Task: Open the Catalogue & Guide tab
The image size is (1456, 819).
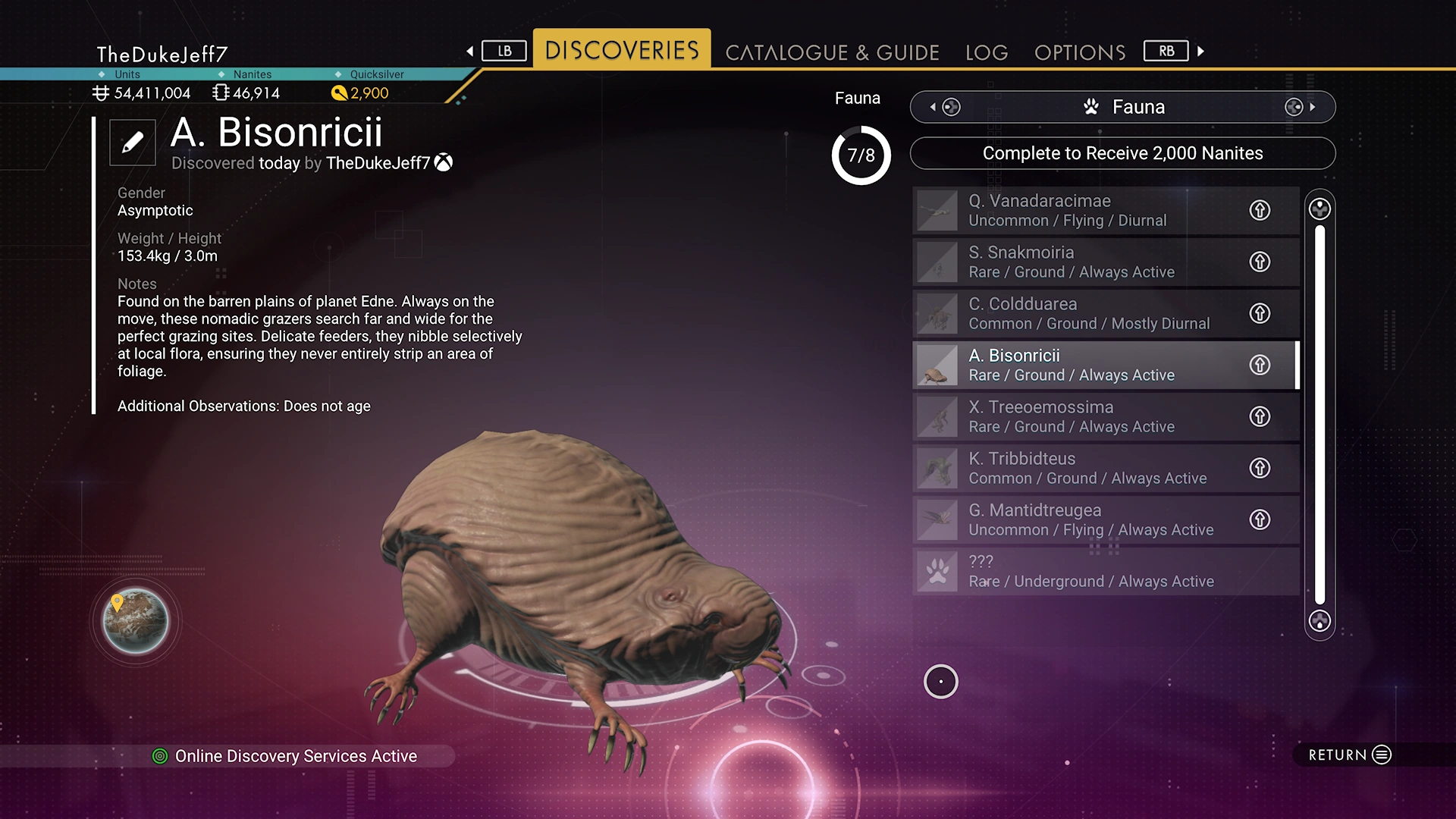Action: [832, 52]
